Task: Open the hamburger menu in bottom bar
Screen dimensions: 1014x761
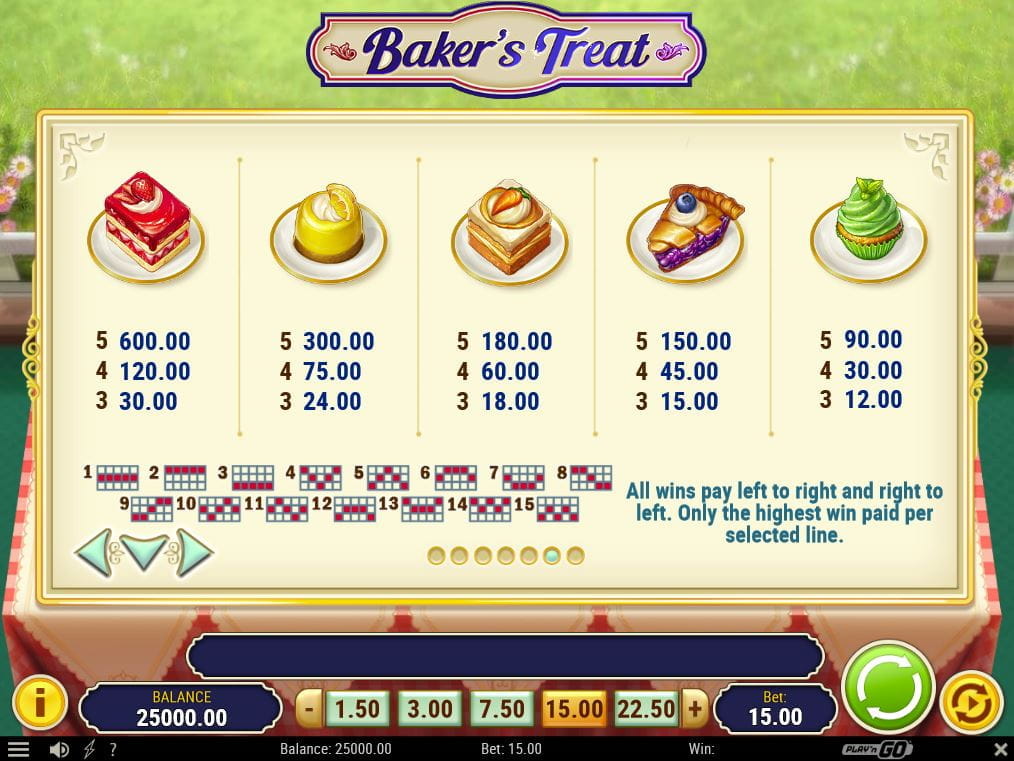Action: pos(17,749)
